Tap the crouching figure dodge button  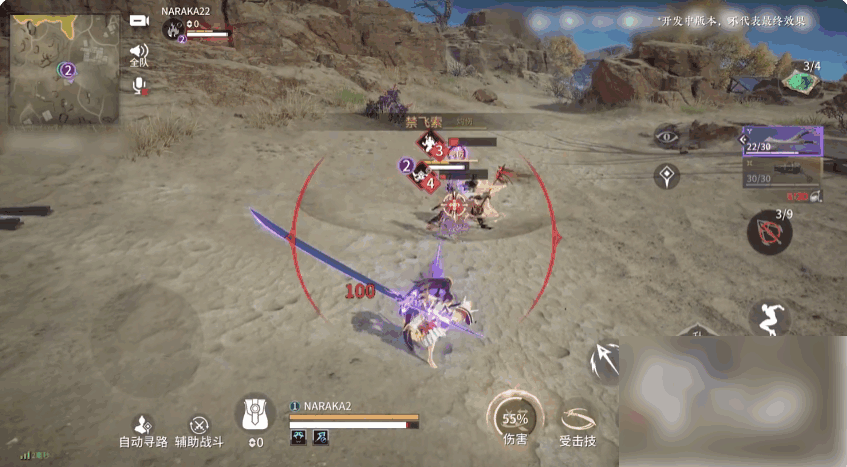point(769,318)
